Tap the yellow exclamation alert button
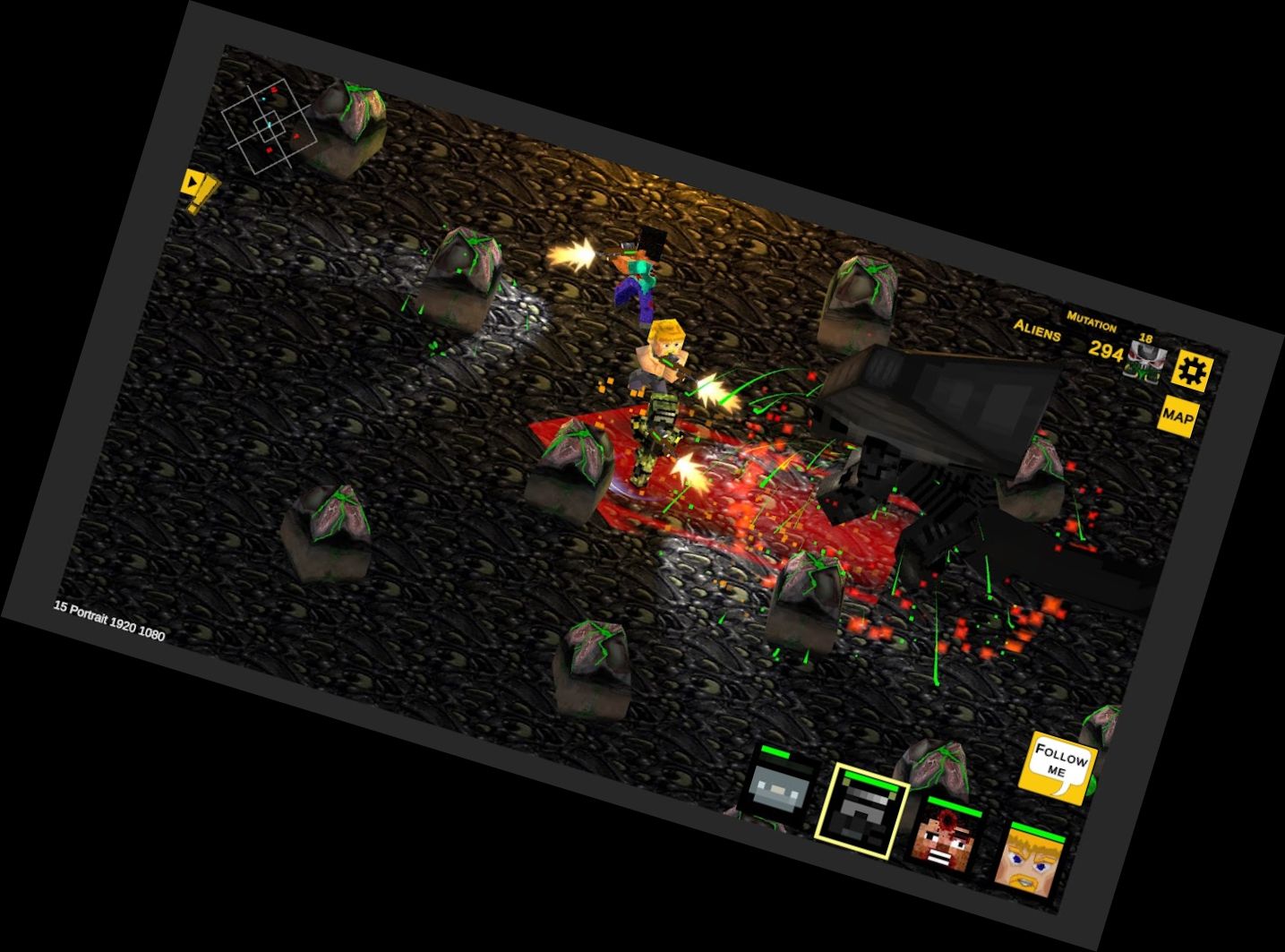The width and height of the screenshot is (1285, 952). [199, 190]
